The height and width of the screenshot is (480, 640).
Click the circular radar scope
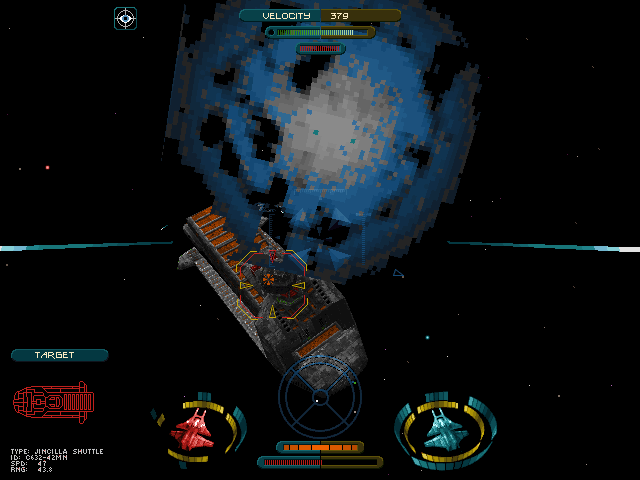(x=319, y=396)
